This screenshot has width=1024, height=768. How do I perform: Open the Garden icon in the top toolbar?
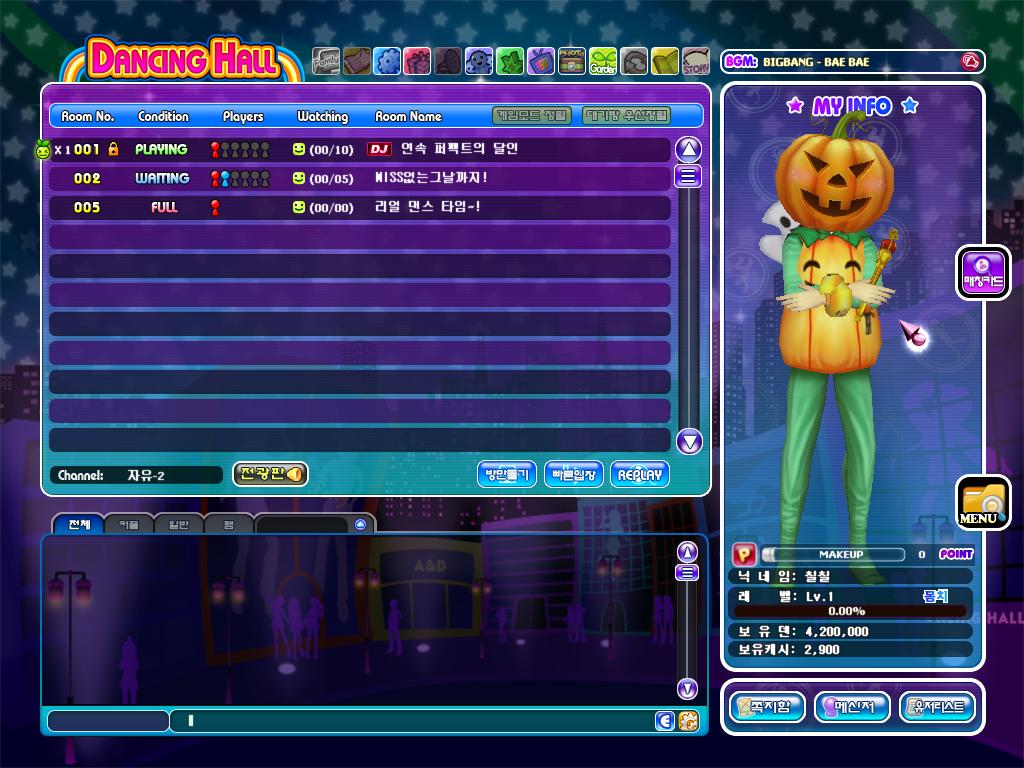click(603, 62)
